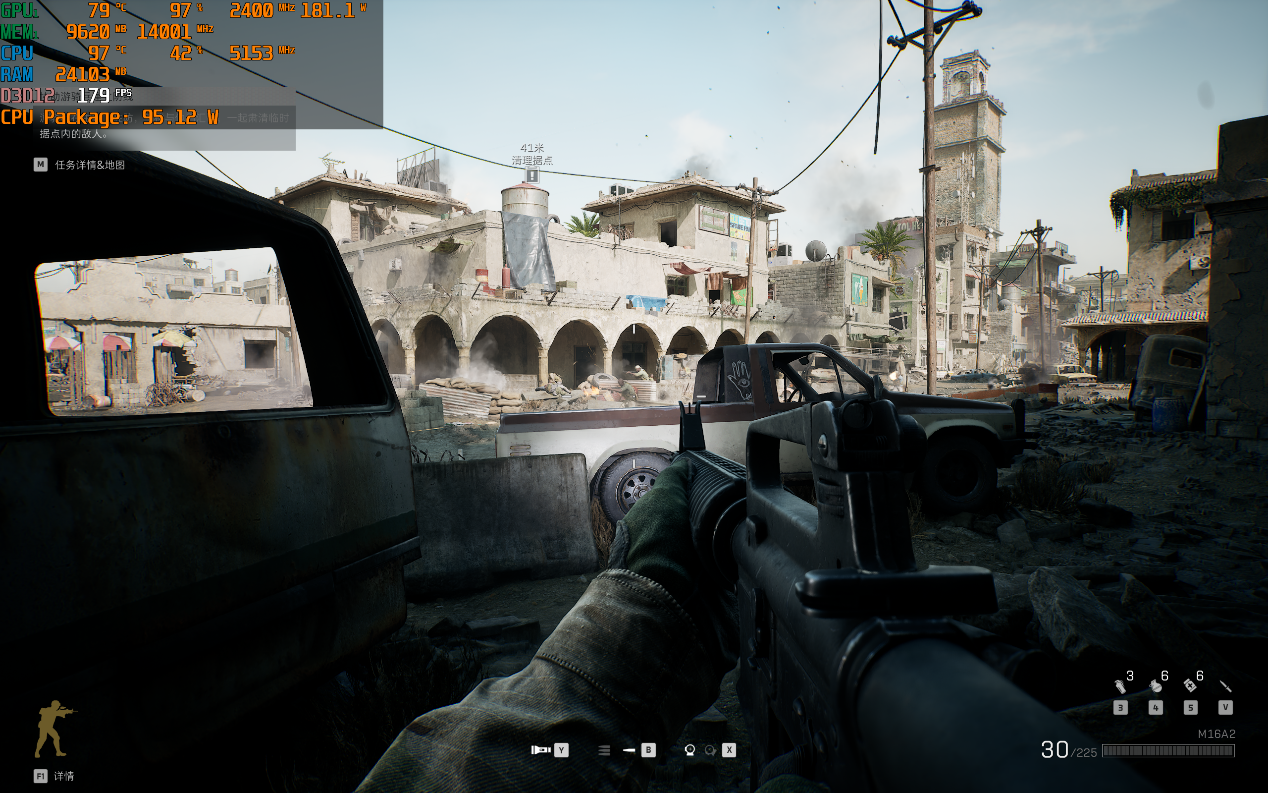Screen dimensions: 1268x793
Task: Open the 详情 details label
Action: point(64,775)
